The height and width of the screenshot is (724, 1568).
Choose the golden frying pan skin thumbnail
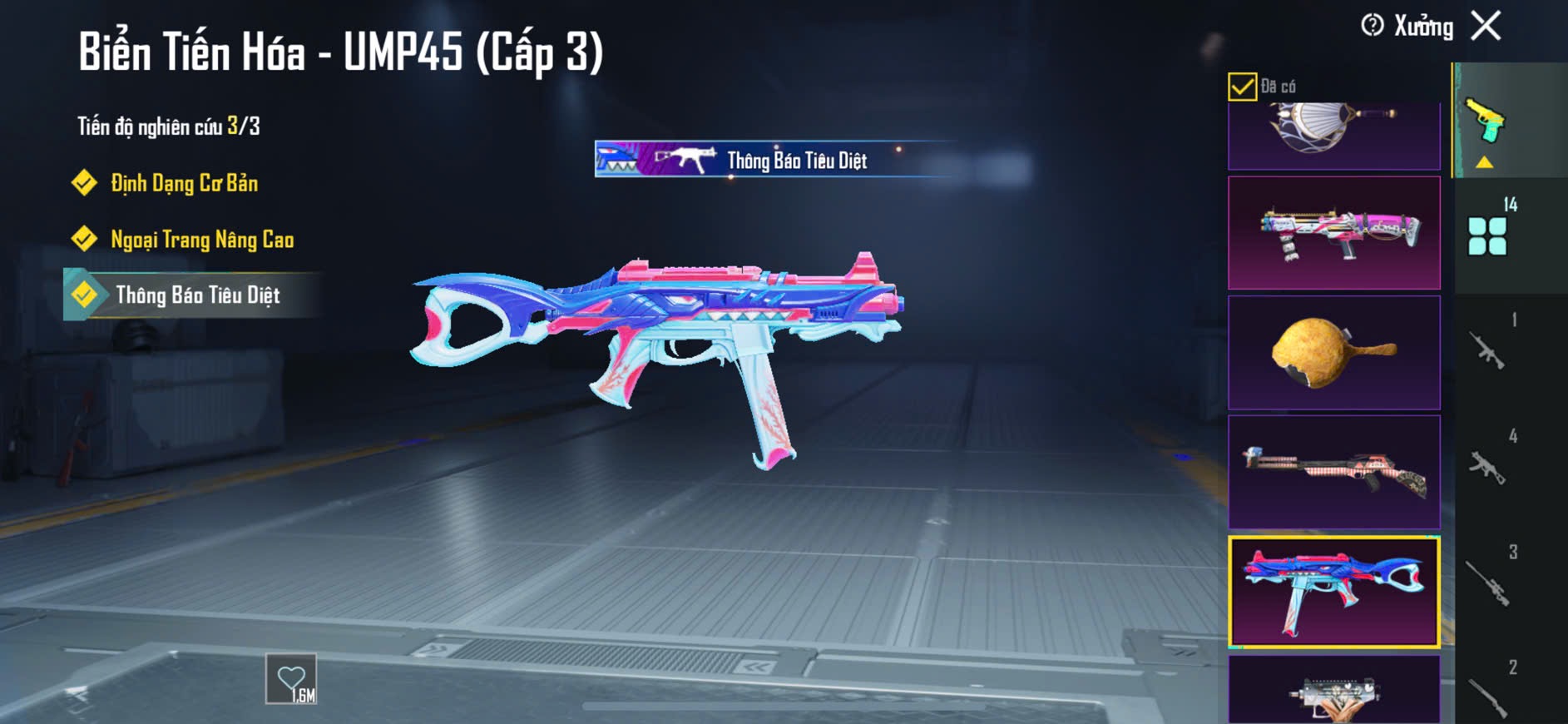tap(1333, 352)
